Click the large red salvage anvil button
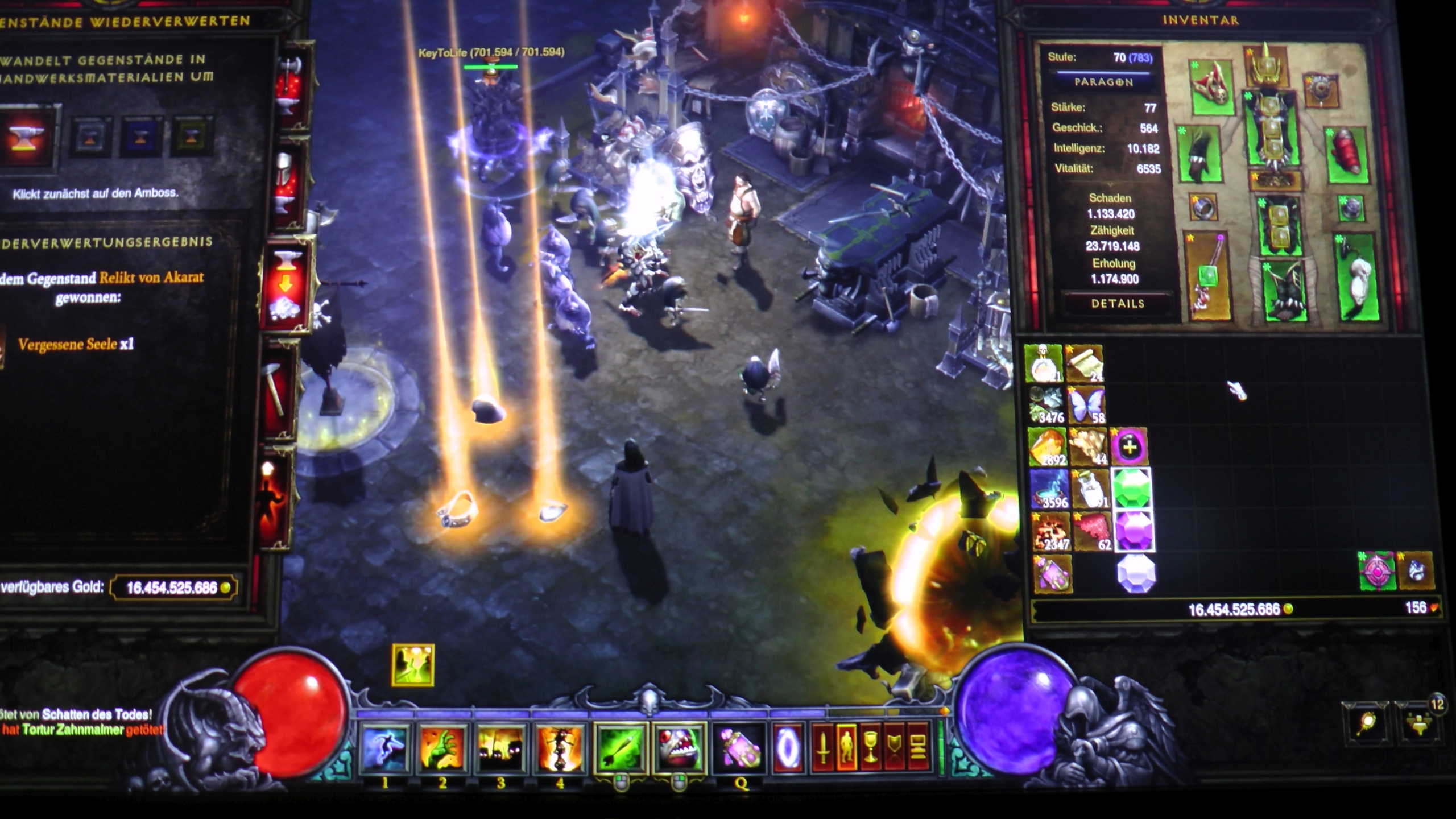 (x=26, y=138)
